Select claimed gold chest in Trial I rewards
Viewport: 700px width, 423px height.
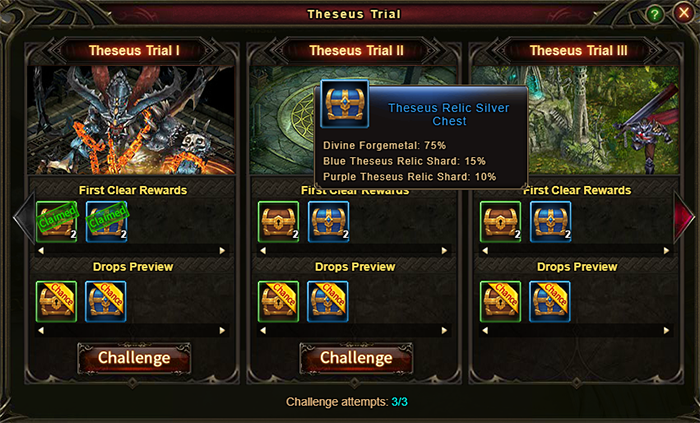[56, 222]
